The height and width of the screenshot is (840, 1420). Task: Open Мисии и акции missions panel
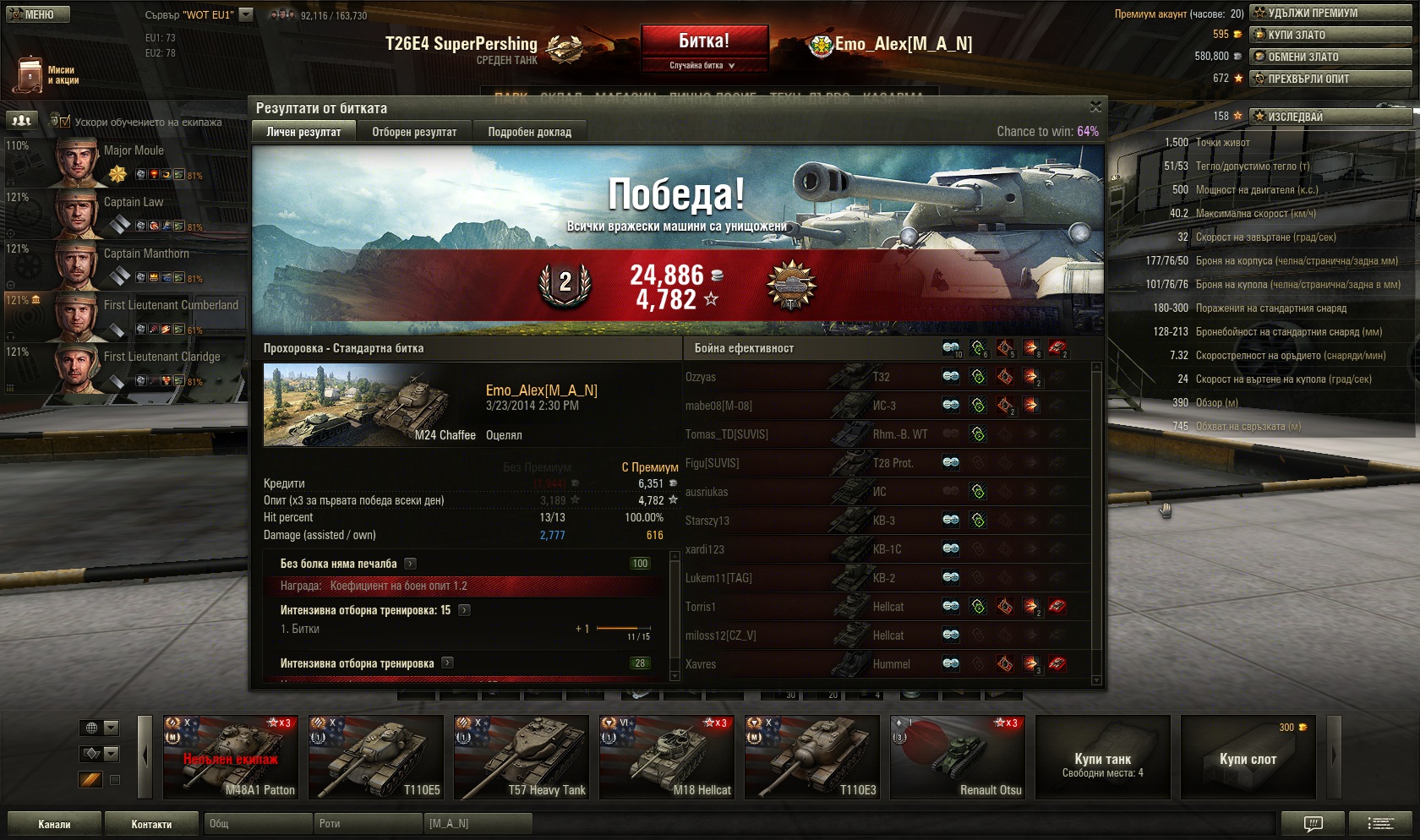point(46,75)
